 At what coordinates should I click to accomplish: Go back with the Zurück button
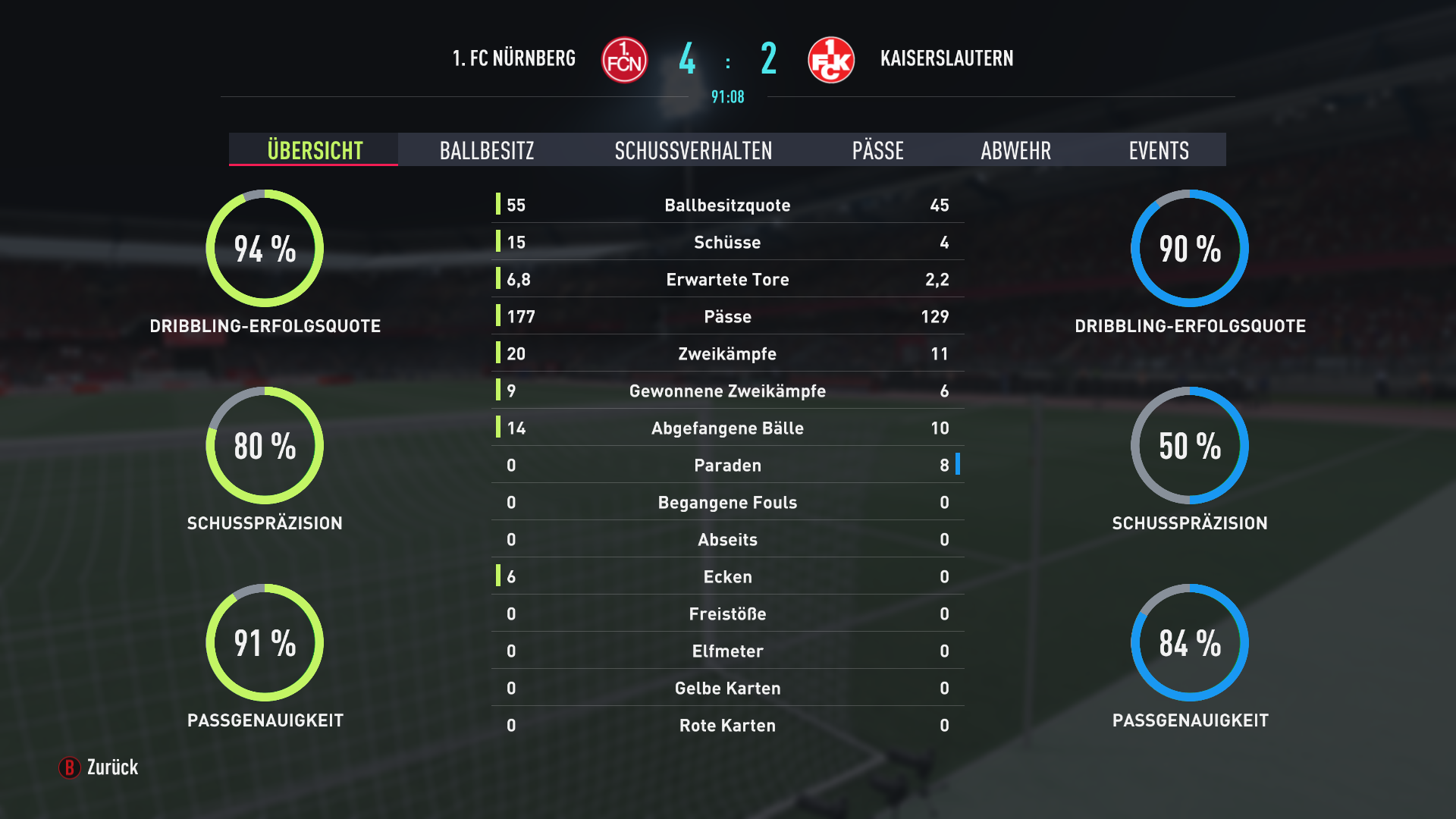[99, 767]
